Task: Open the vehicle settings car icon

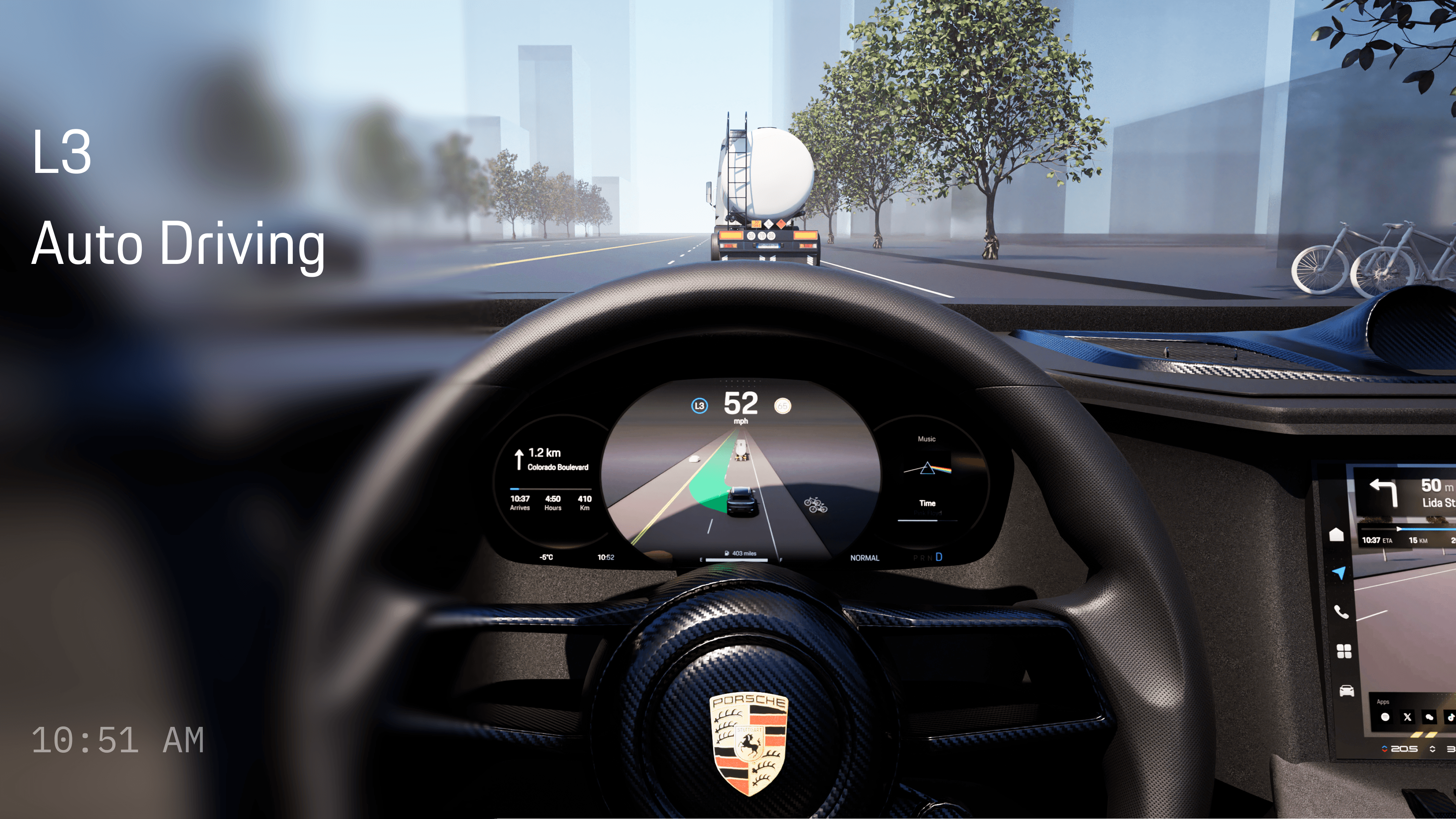Action: [1346, 691]
